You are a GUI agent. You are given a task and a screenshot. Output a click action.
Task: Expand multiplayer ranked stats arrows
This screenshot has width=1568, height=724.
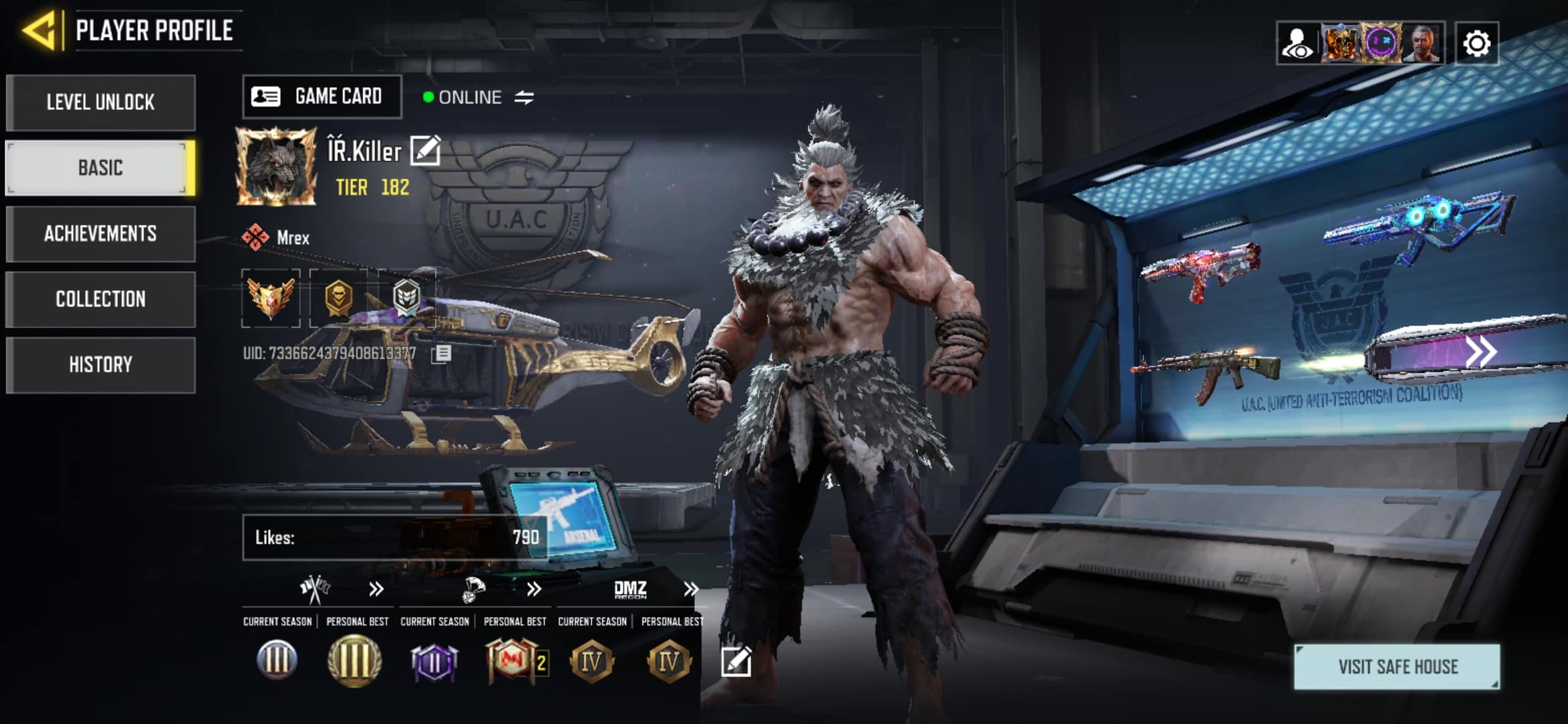point(376,589)
